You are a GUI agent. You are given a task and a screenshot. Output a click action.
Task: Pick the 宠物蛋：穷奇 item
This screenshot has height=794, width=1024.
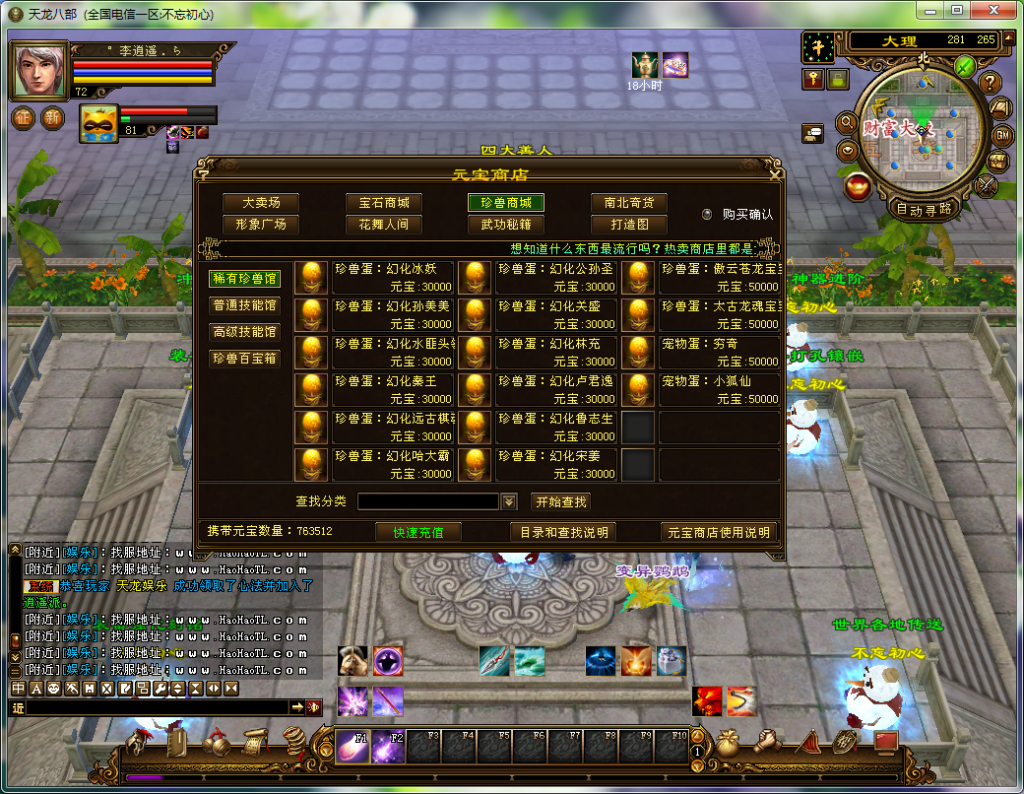click(719, 352)
